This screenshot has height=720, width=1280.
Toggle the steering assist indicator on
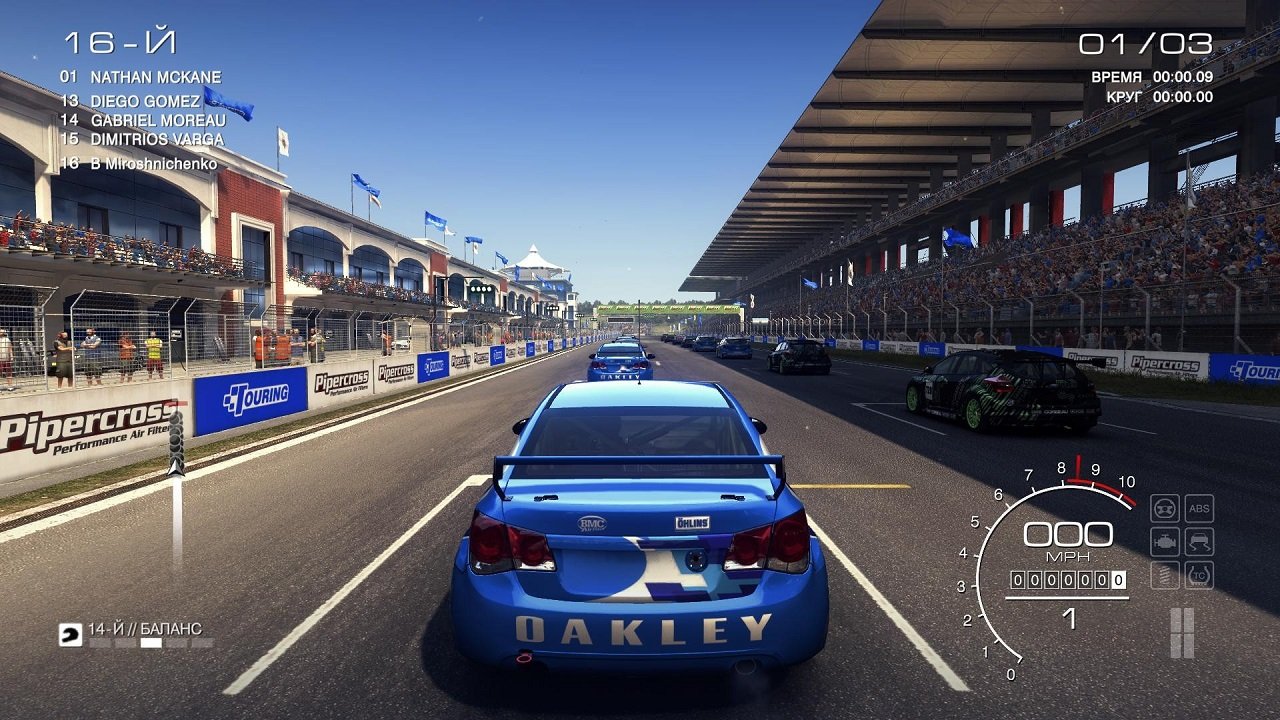pyautogui.click(x=1165, y=508)
